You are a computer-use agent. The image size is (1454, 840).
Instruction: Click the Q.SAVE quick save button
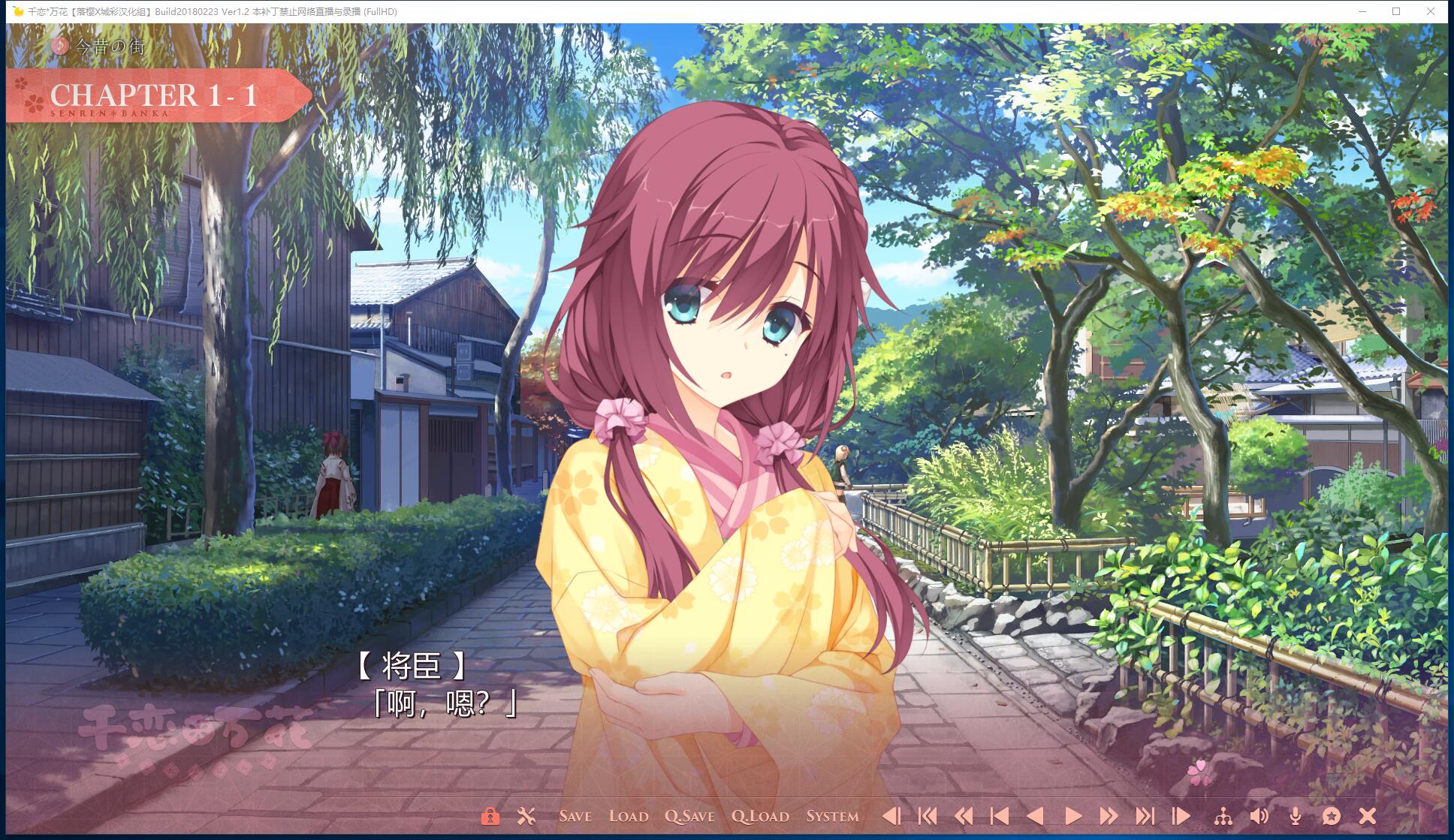(x=691, y=815)
